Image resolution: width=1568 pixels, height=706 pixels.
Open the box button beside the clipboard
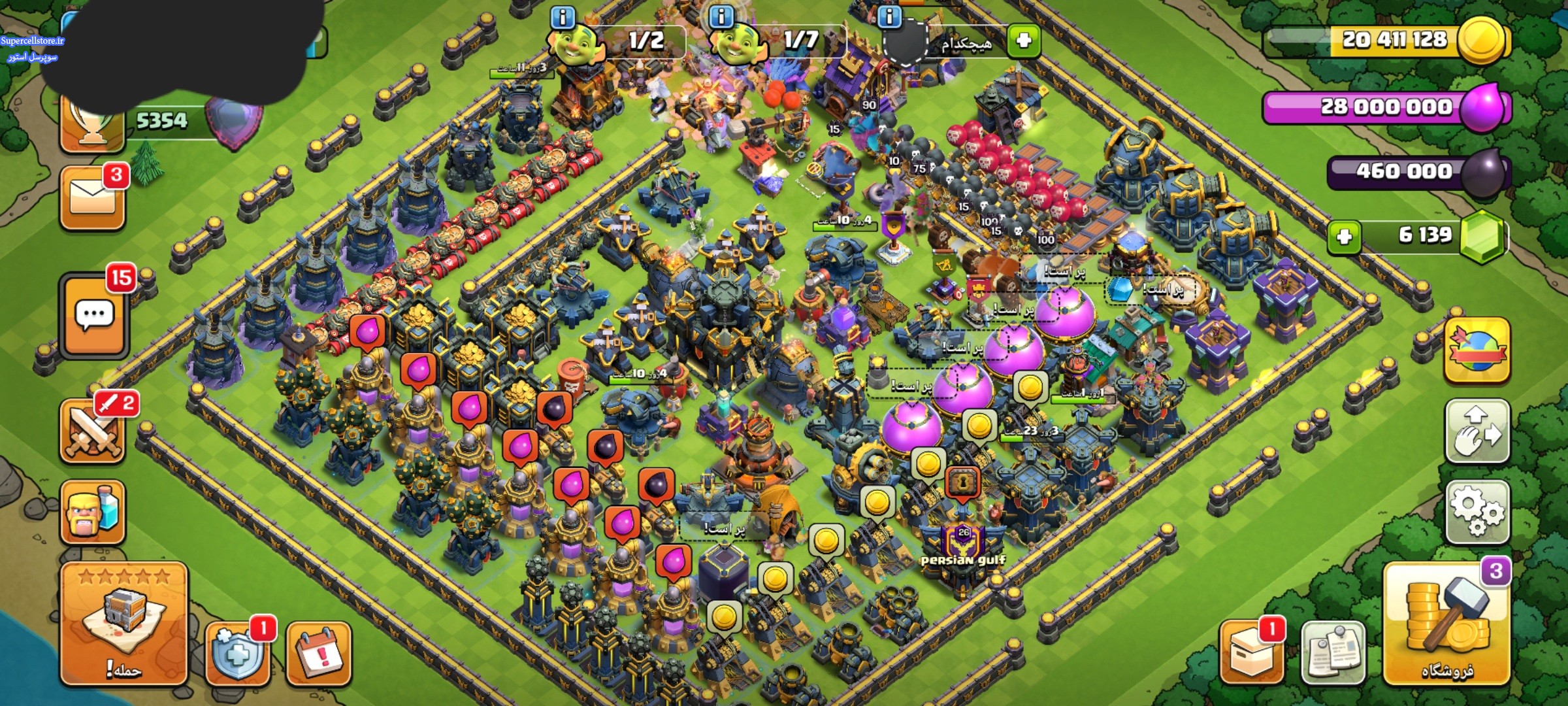(1250, 653)
